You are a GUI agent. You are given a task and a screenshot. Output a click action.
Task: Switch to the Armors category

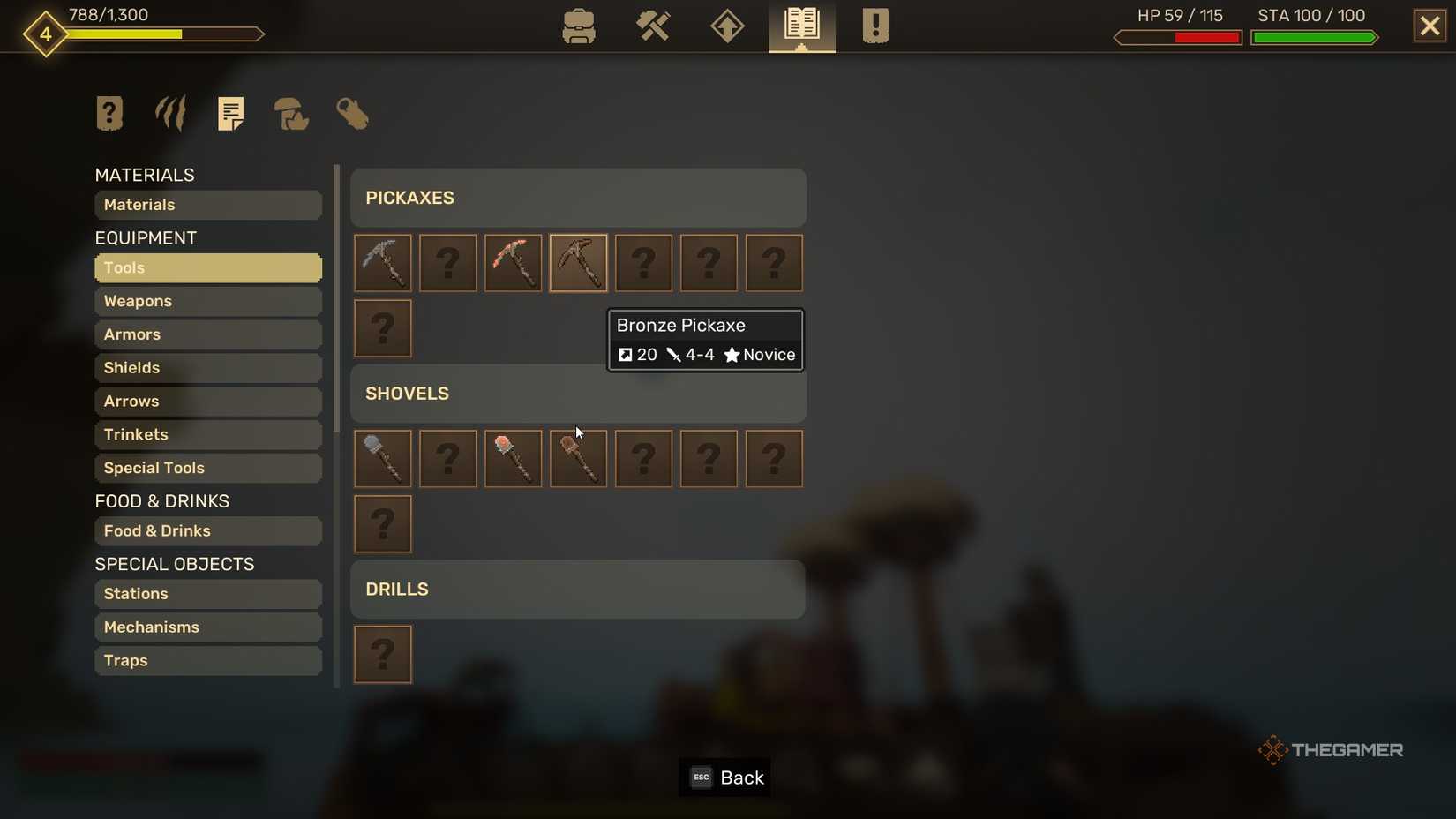(207, 334)
